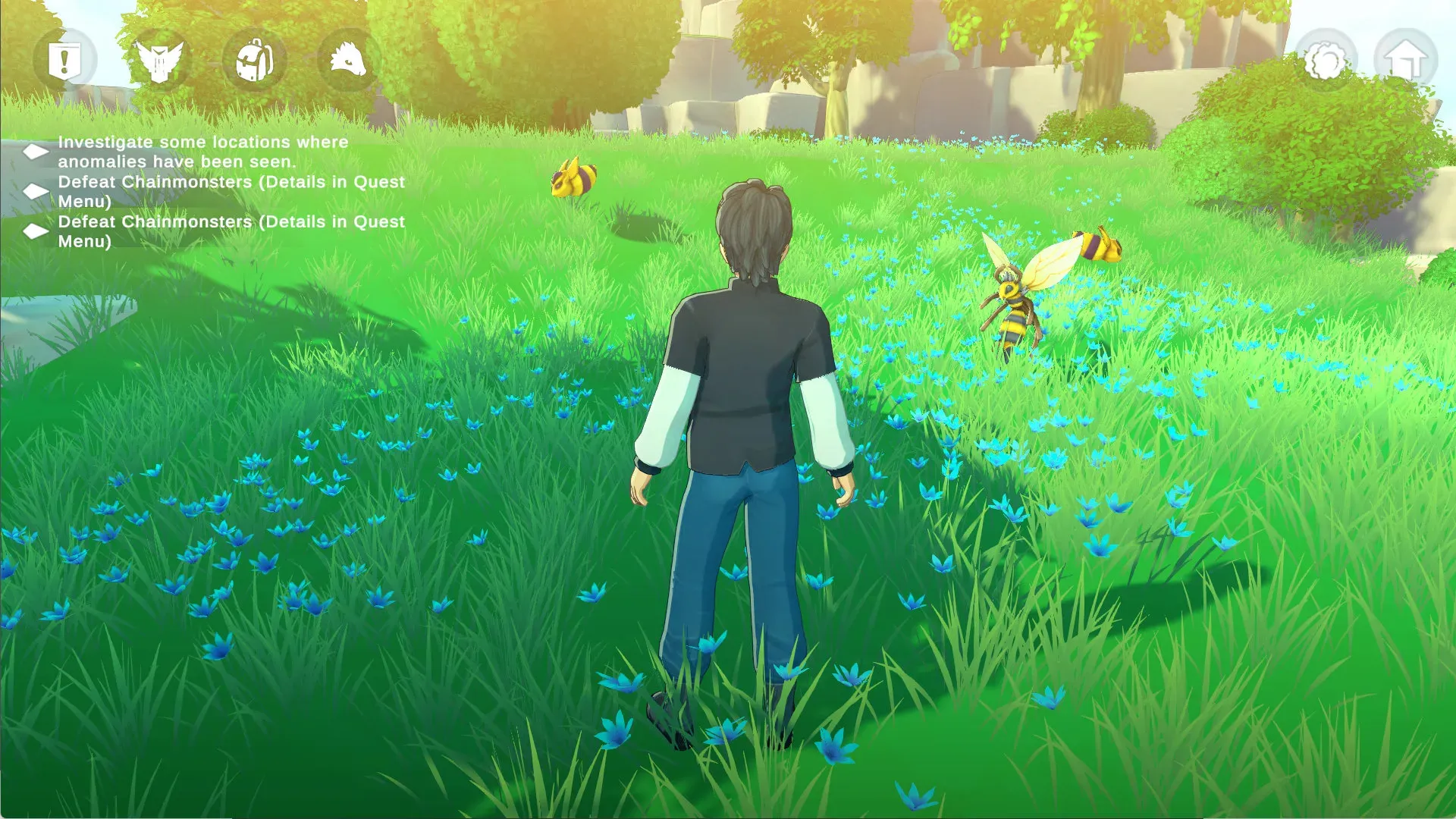Open the gear settings menu

click(1325, 61)
